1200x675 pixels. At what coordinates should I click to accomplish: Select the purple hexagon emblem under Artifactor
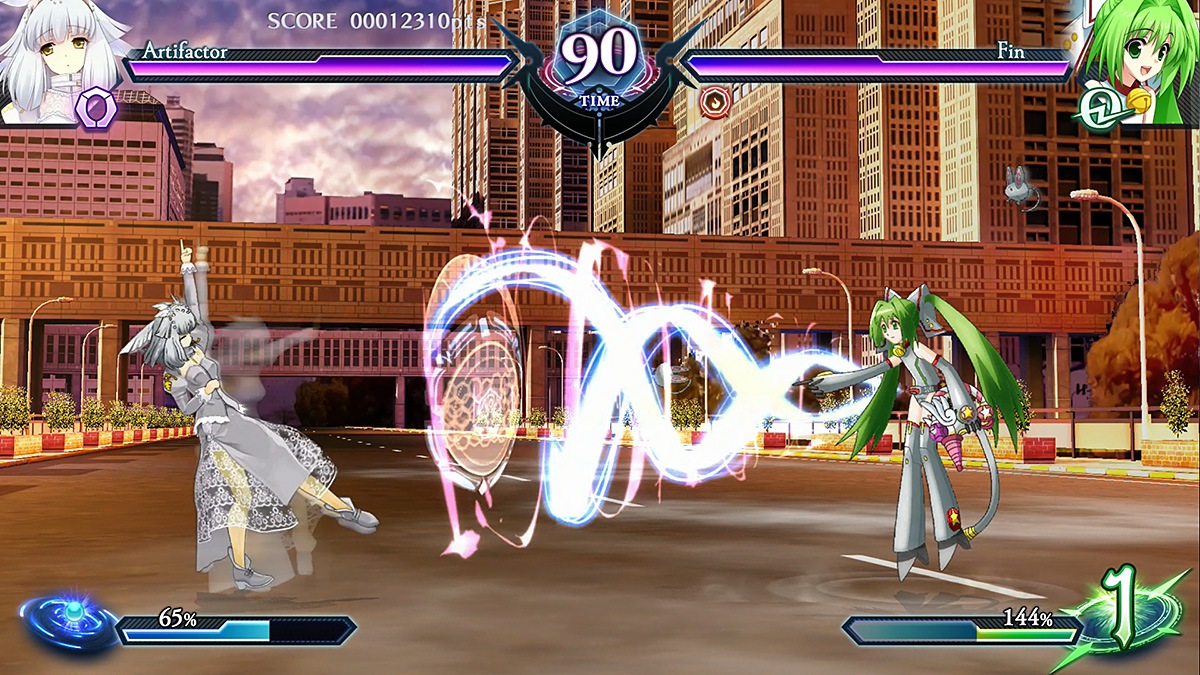click(x=98, y=106)
